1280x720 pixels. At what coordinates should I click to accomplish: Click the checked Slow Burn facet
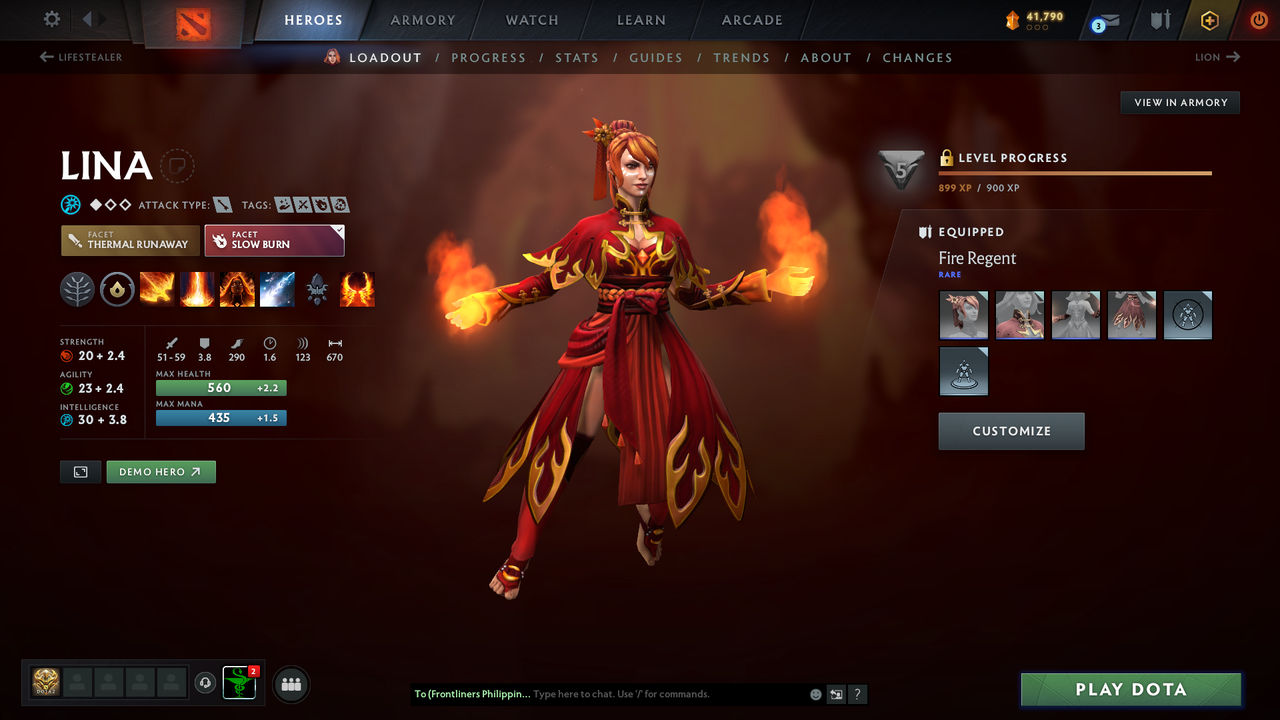(274, 240)
